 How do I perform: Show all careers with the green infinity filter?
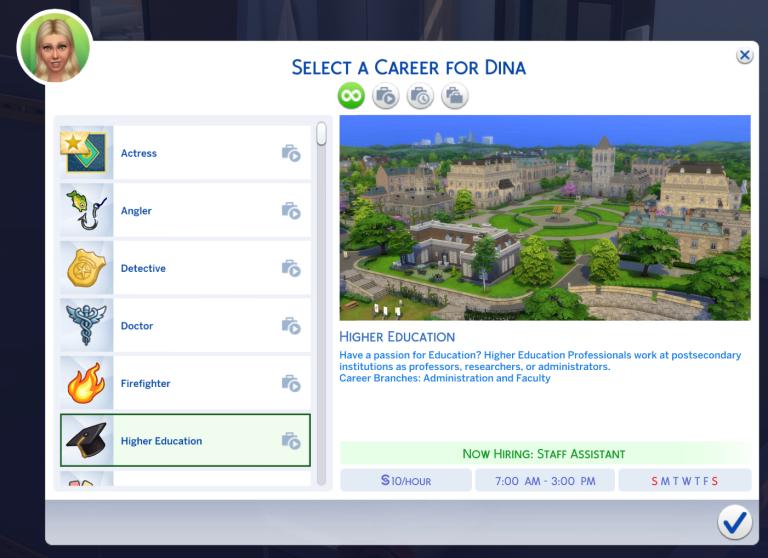click(x=351, y=96)
